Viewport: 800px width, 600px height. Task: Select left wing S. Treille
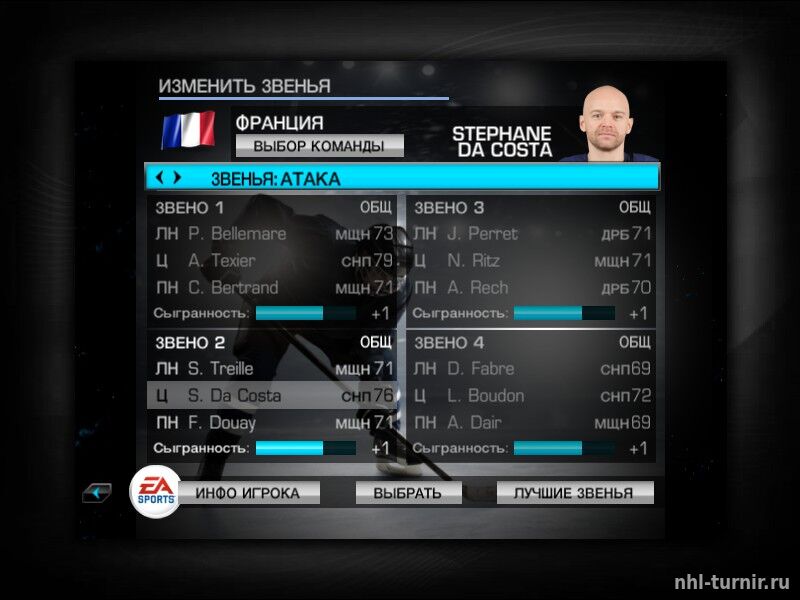coord(271,369)
